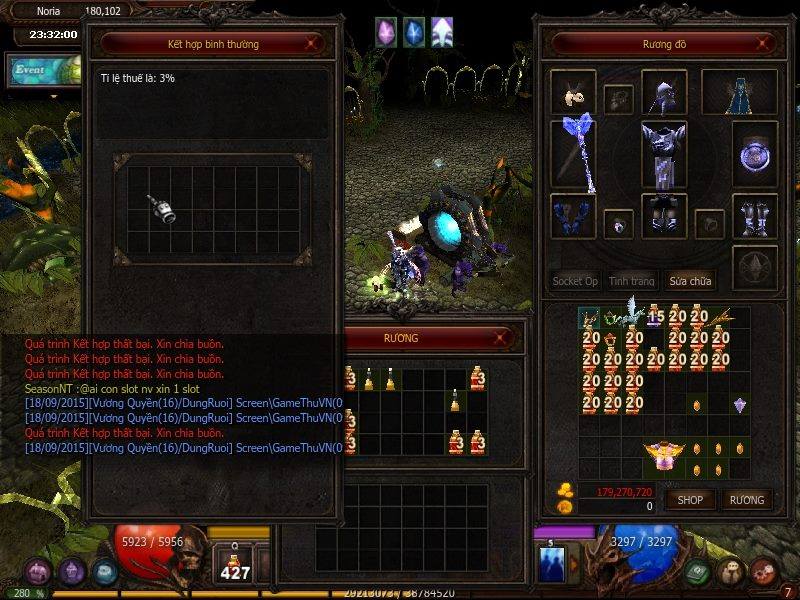Pick the purple gem in the inventory

[740, 405]
